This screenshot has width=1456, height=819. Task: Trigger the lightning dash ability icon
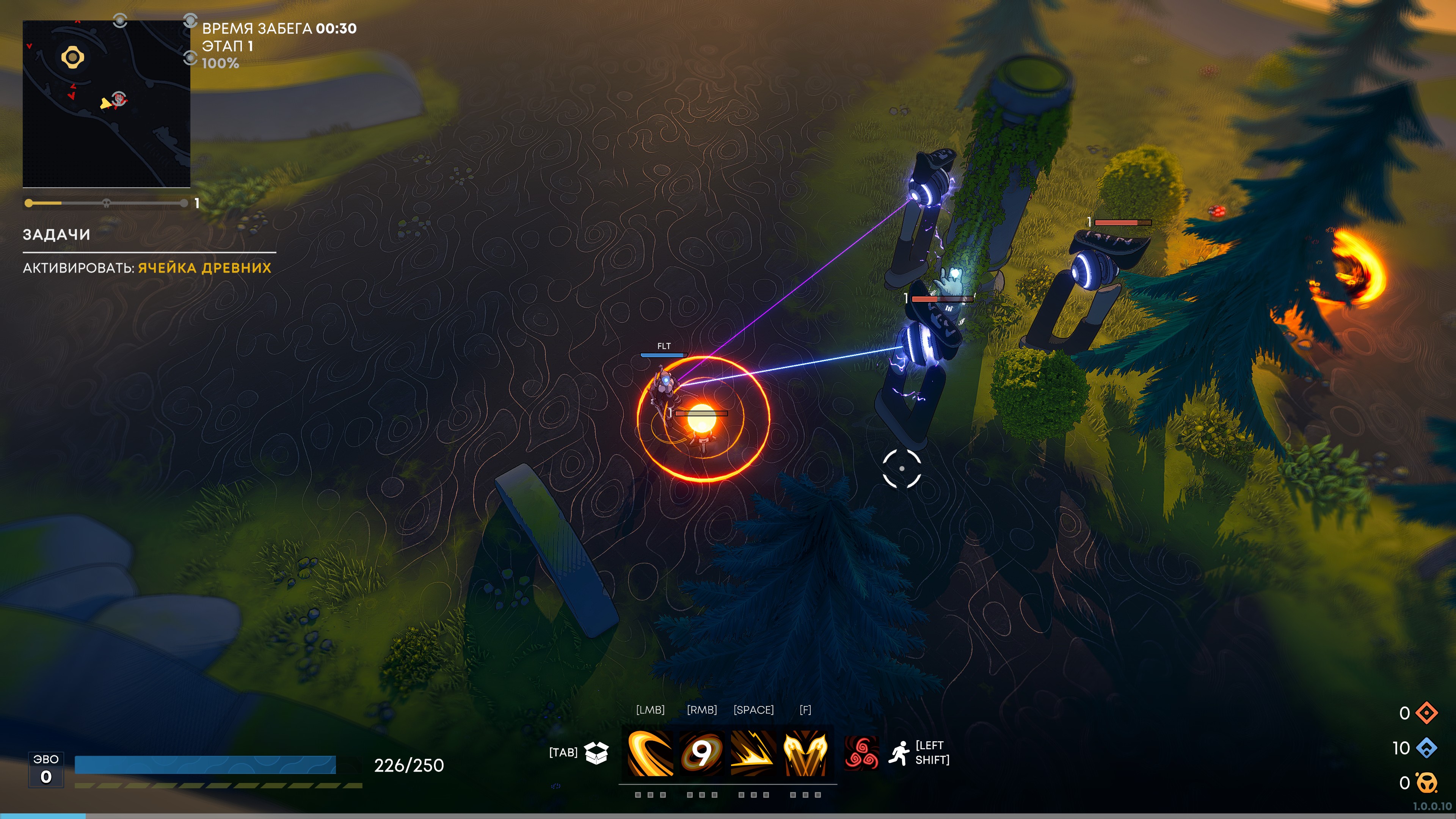pyautogui.click(x=753, y=753)
